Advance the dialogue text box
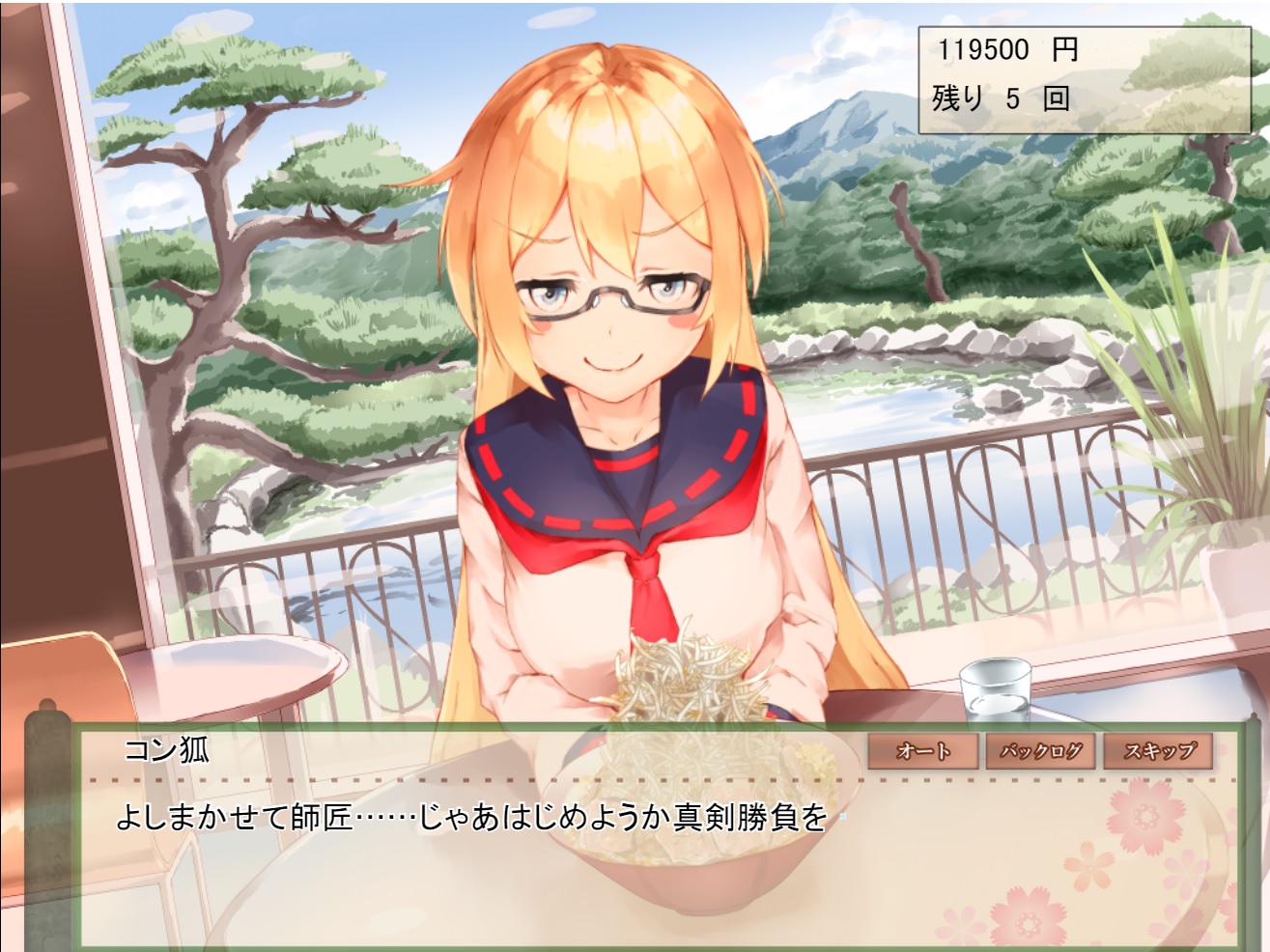This screenshot has height=952, width=1270. coord(579,869)
